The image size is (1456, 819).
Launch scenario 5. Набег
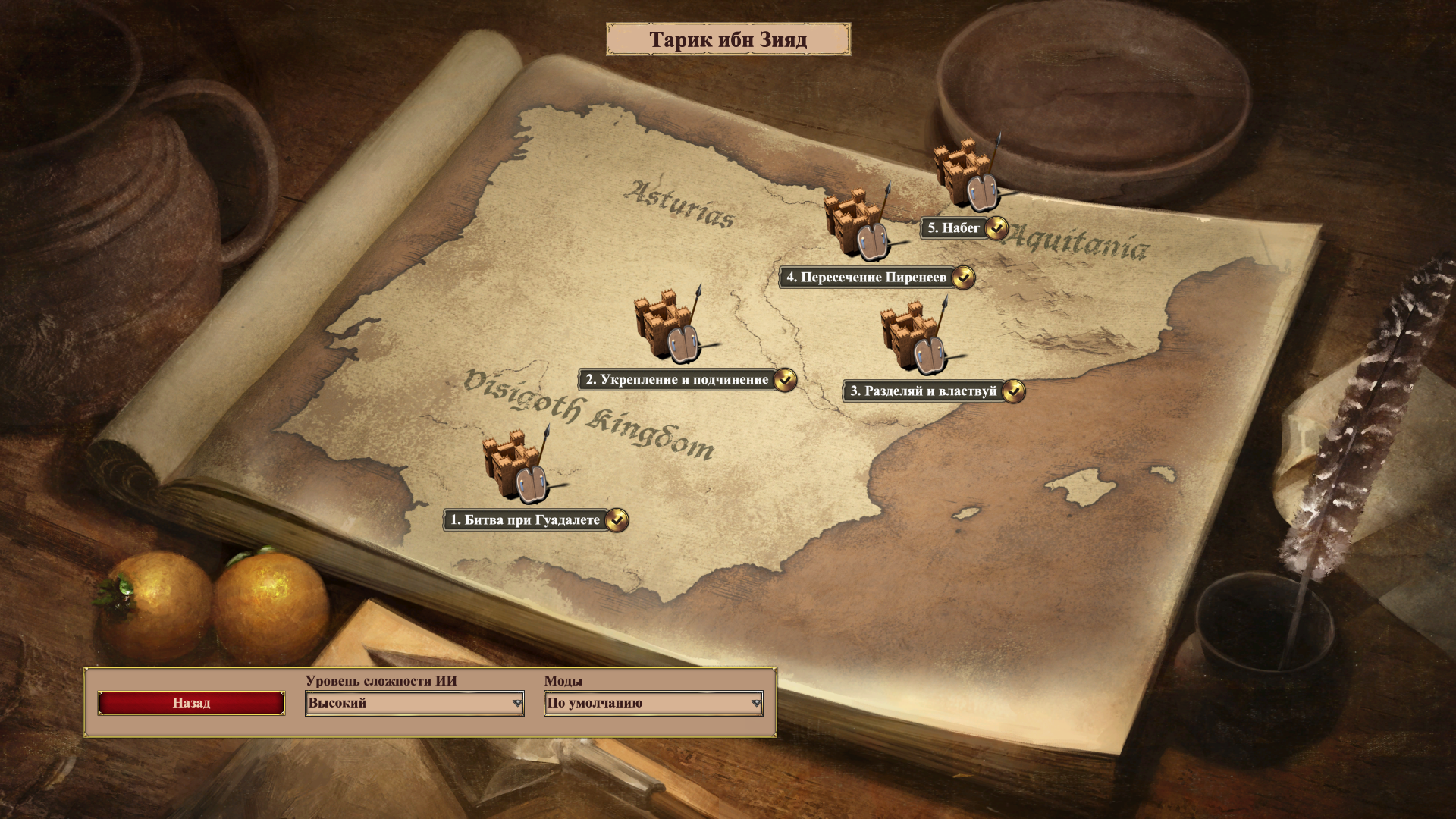(954, 227)
